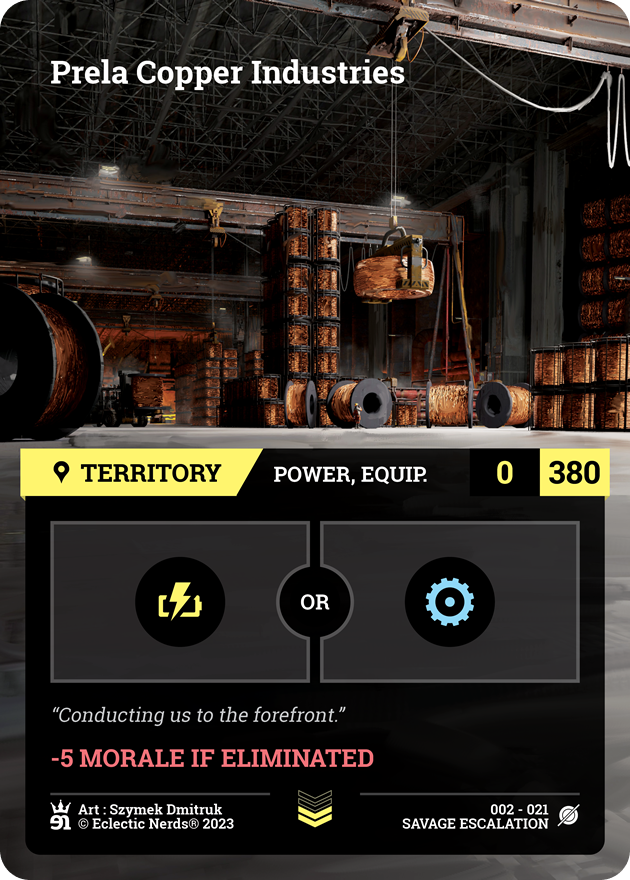Select the crown 91 logo
The image size is (630, 880).
[x=60, y=815]
